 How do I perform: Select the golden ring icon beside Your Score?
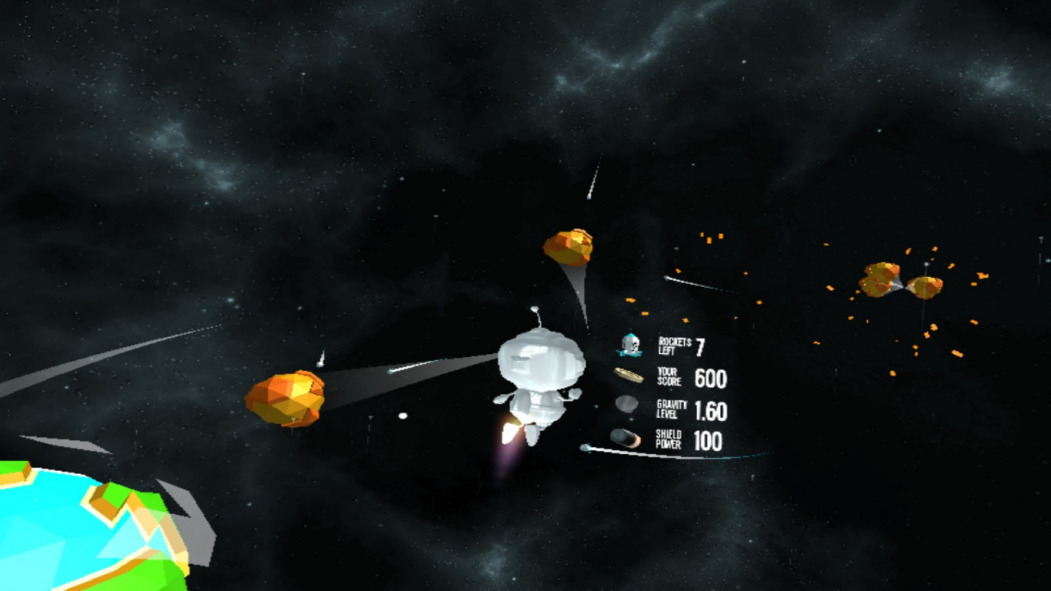628,375
